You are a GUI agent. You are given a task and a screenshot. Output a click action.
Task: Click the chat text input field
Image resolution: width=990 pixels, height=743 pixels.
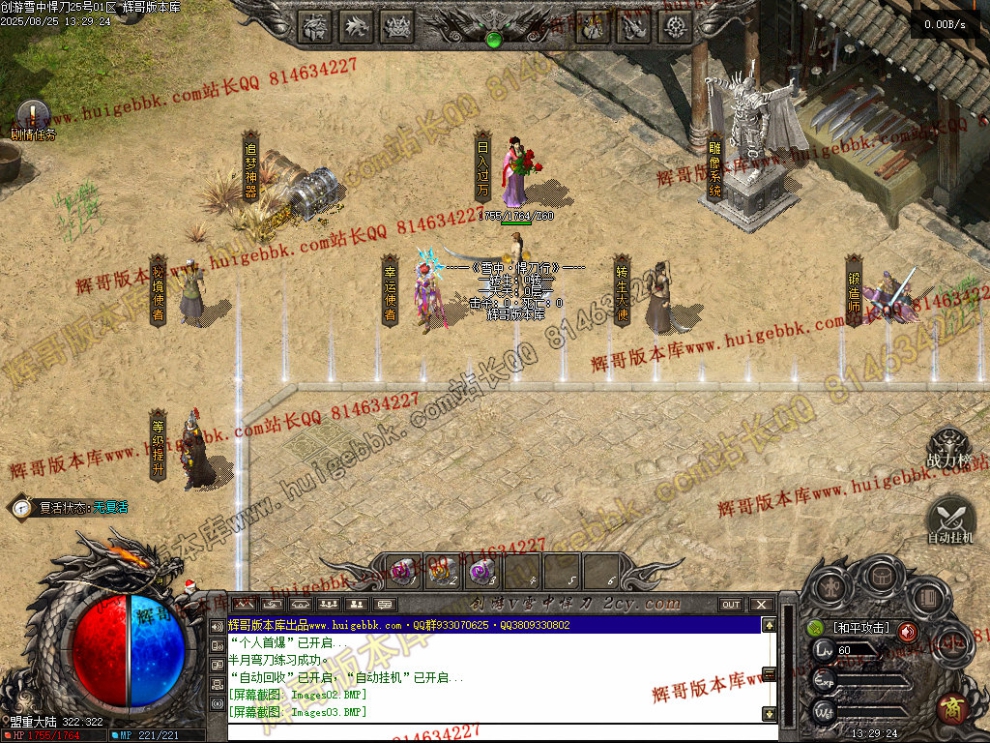pyautogui.click(x=490, y=731)
